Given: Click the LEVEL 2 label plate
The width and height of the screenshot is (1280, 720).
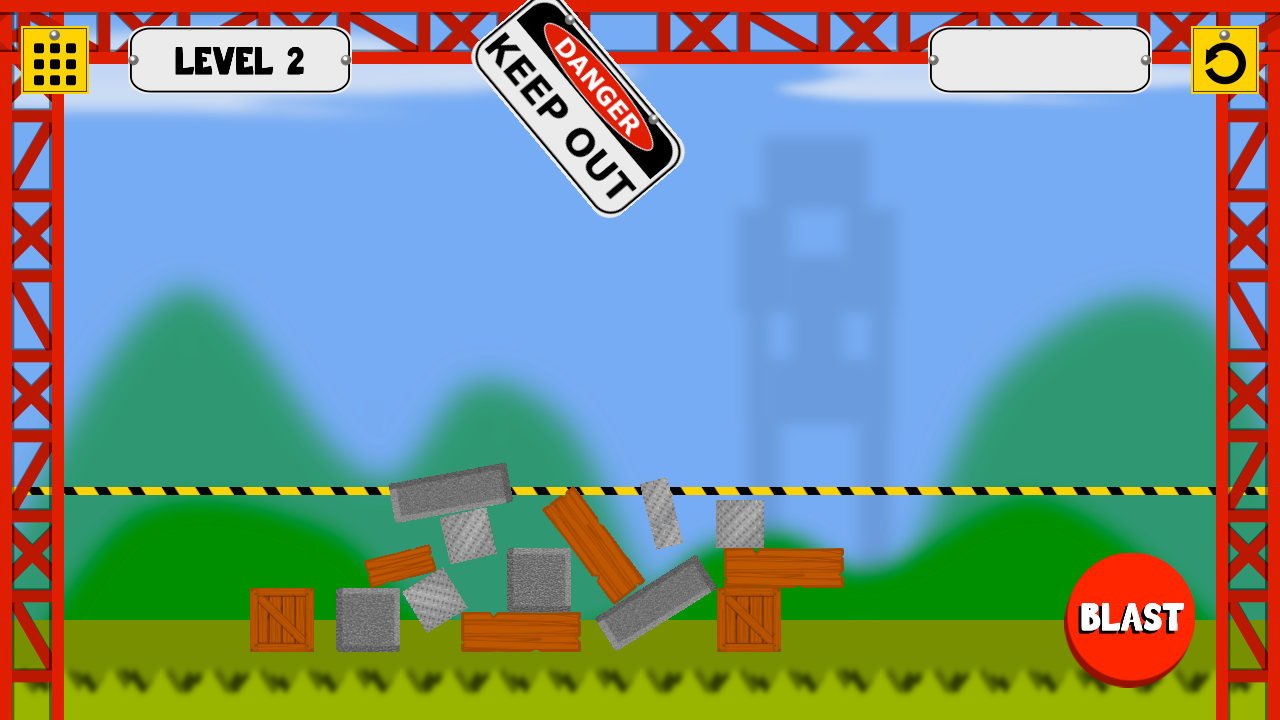Looking at the screenshot, I should pos(240,60).
